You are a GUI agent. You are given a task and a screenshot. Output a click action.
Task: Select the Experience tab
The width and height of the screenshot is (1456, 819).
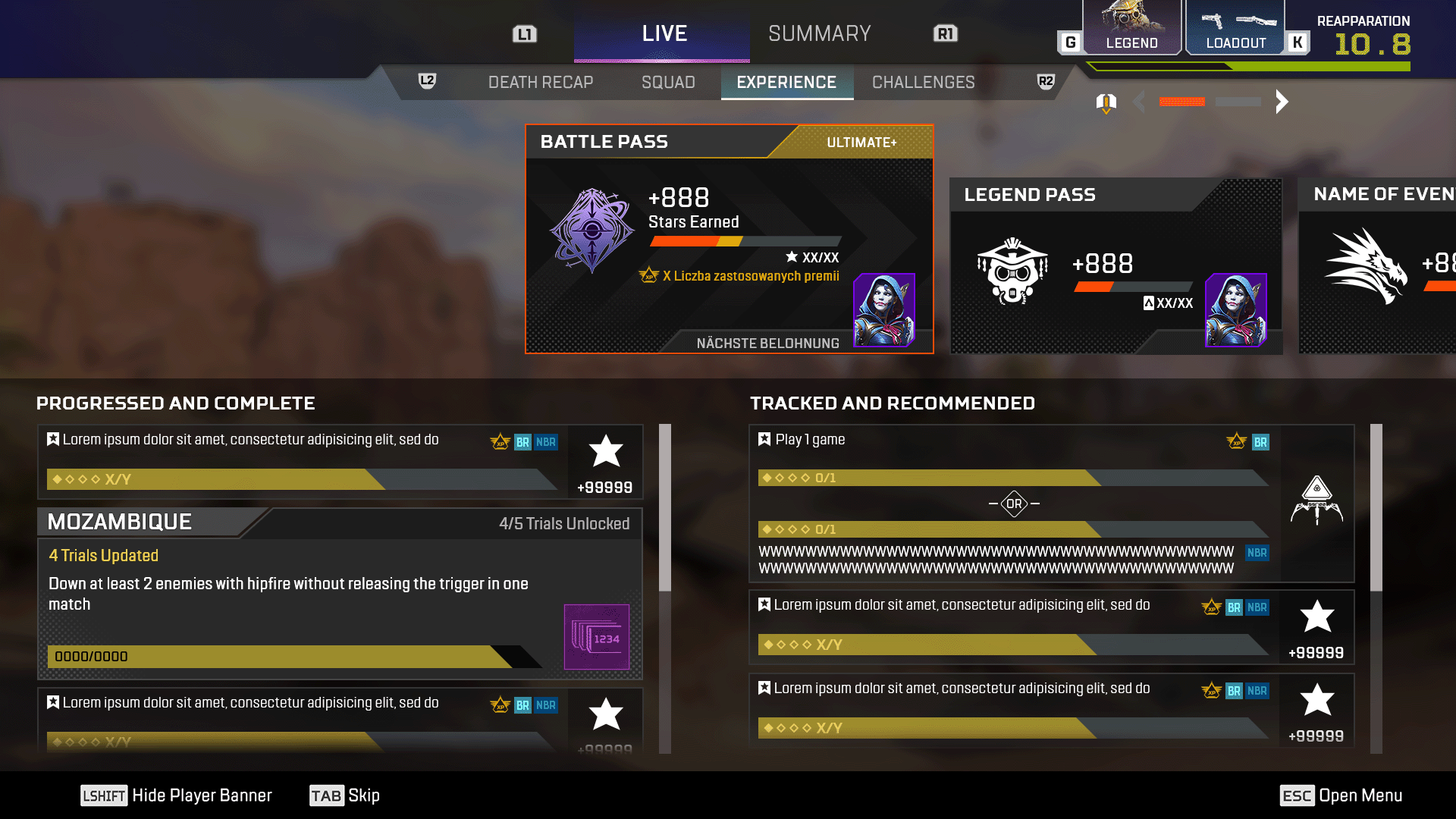[x=786, y=83]
